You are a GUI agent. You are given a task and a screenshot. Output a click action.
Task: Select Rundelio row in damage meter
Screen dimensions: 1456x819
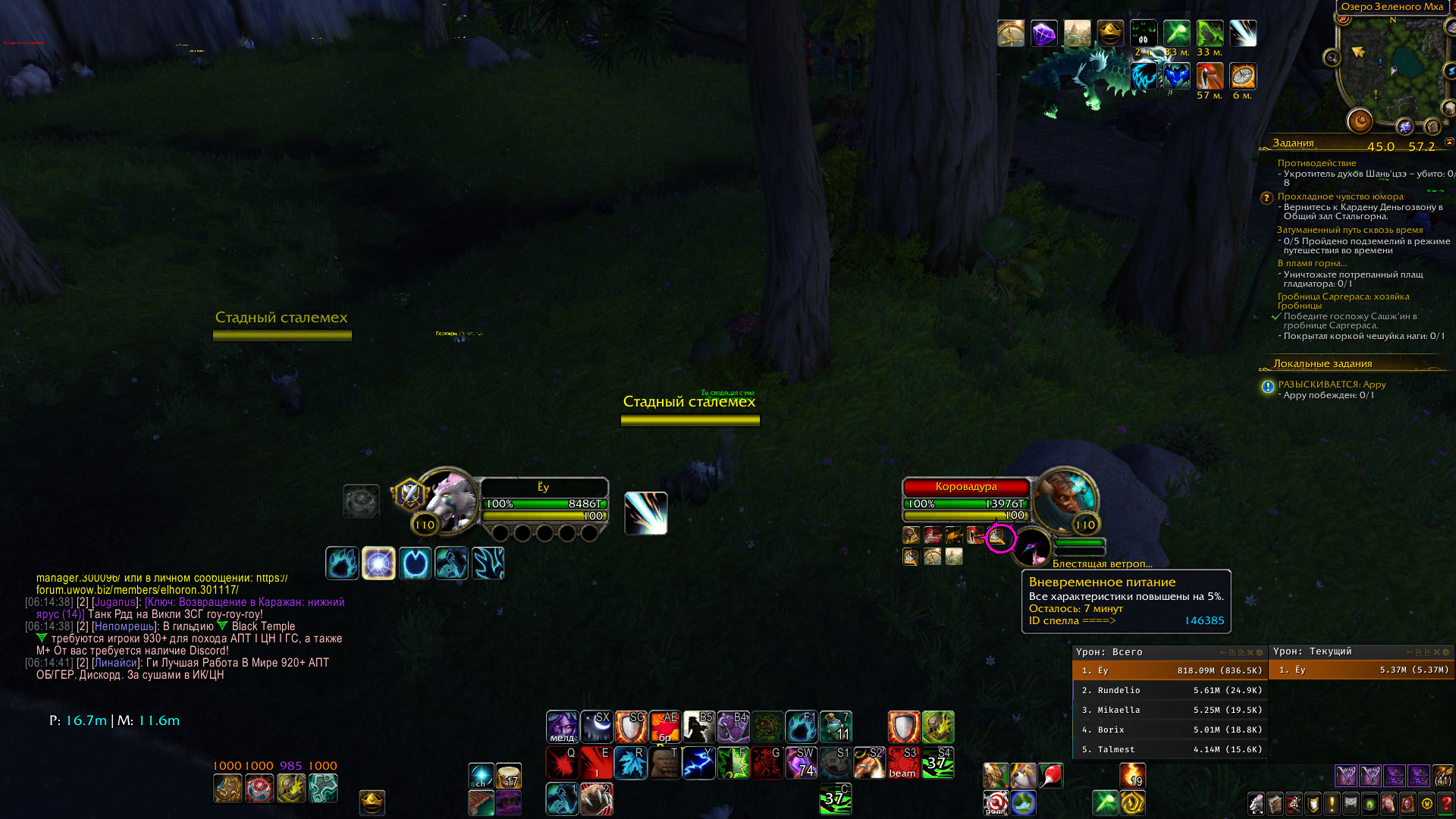pos(1169,690)
